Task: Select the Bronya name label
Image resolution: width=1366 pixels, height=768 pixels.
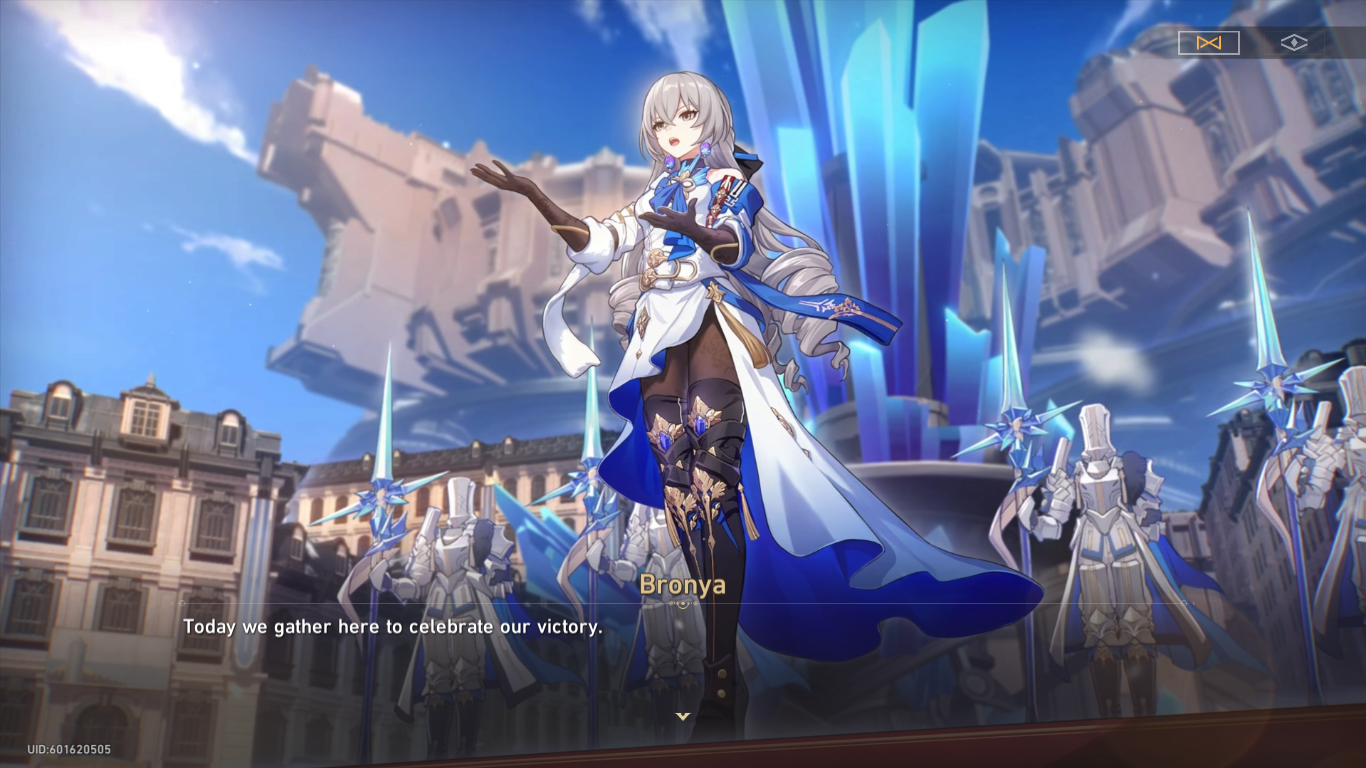Action: click(684, 587)
